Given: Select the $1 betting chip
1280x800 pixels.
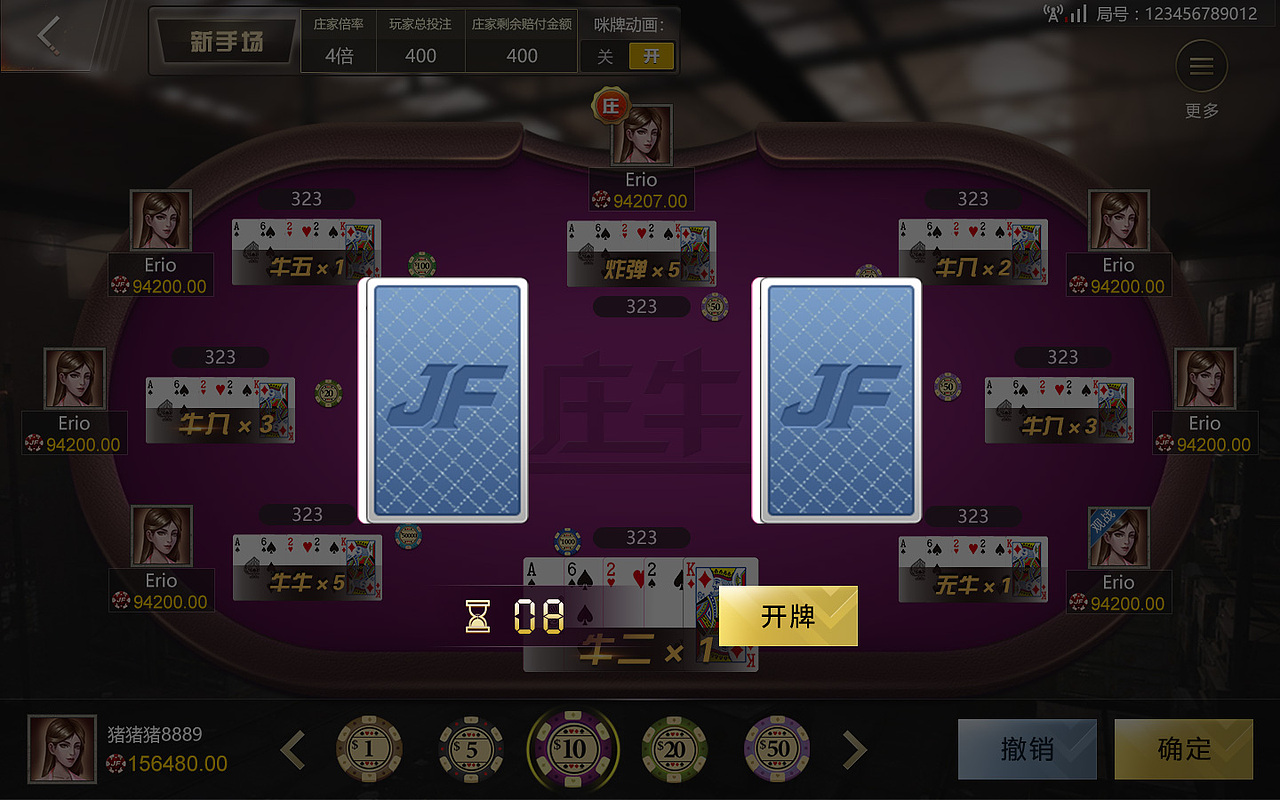Looking at the screenshot, I should tap(370, 748).
